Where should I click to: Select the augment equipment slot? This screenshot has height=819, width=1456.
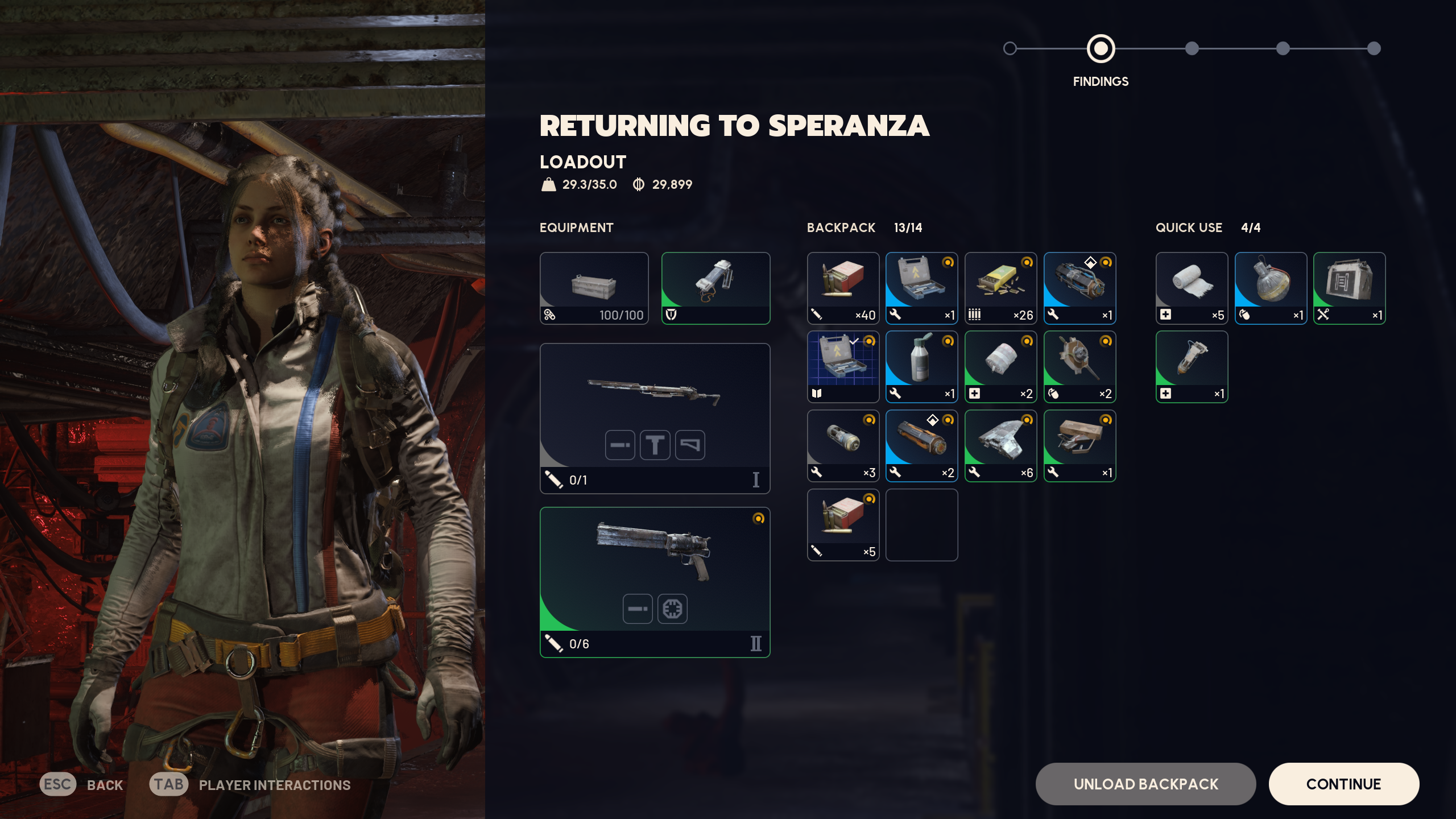tap(715, 288)
